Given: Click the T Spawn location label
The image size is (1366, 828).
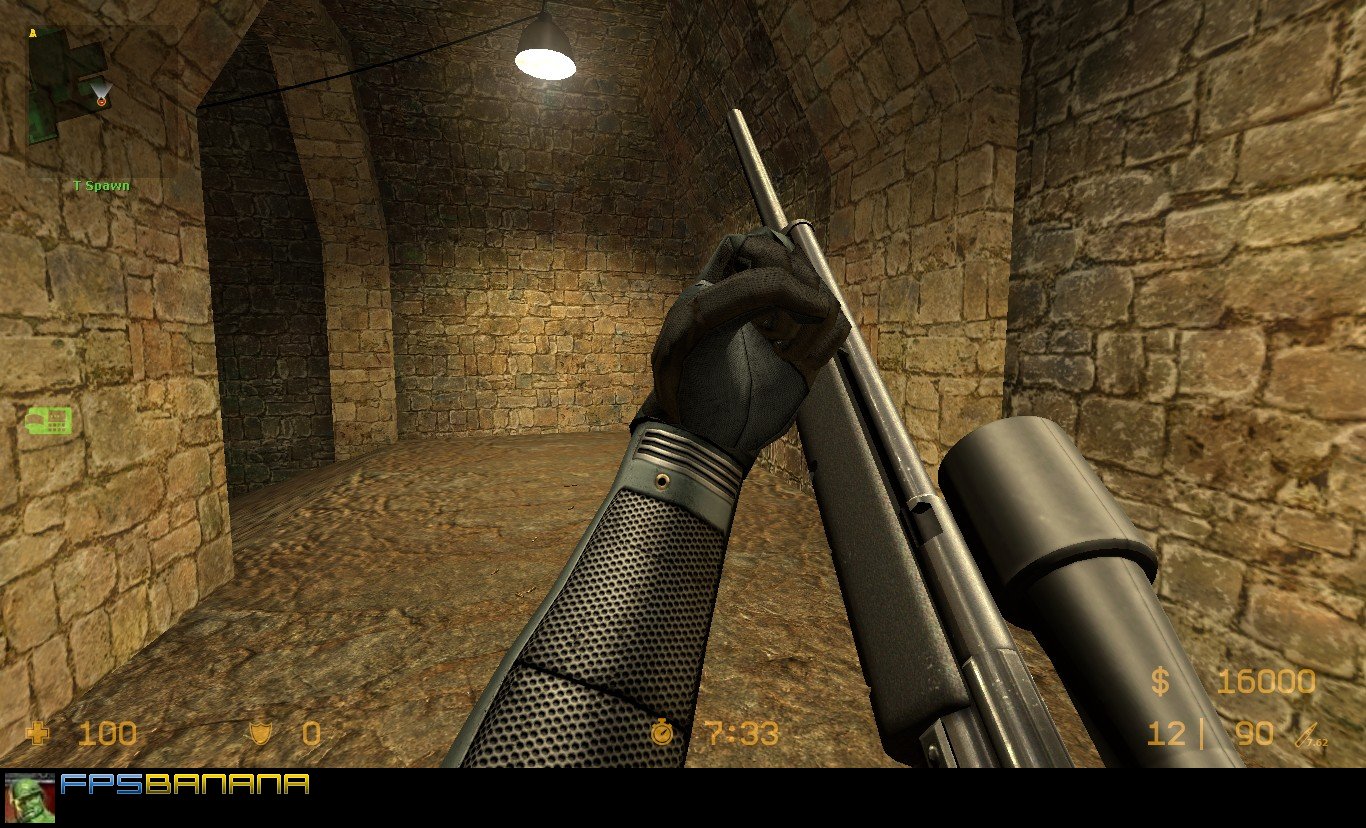Looking at the screenshot, I should pos(100,185).
